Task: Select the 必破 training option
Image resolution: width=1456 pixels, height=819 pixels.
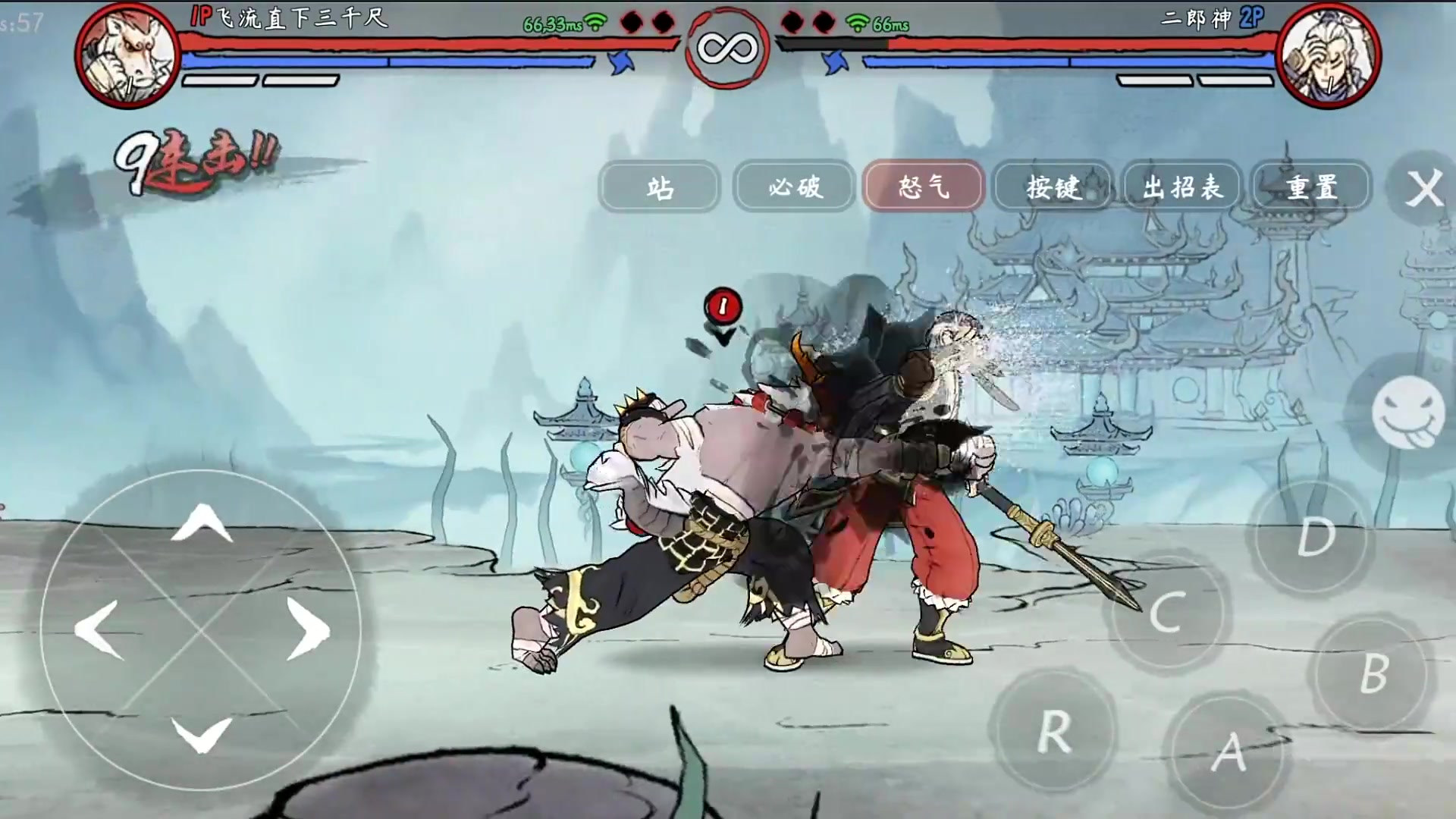Action: [x=794, y=187]
